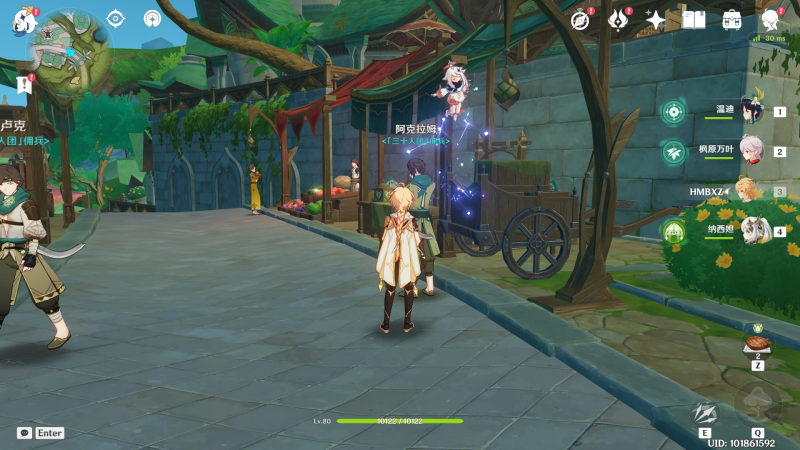The image size is (800, 450).
Task: Open the Paimon menu icon
Action: 23,20
